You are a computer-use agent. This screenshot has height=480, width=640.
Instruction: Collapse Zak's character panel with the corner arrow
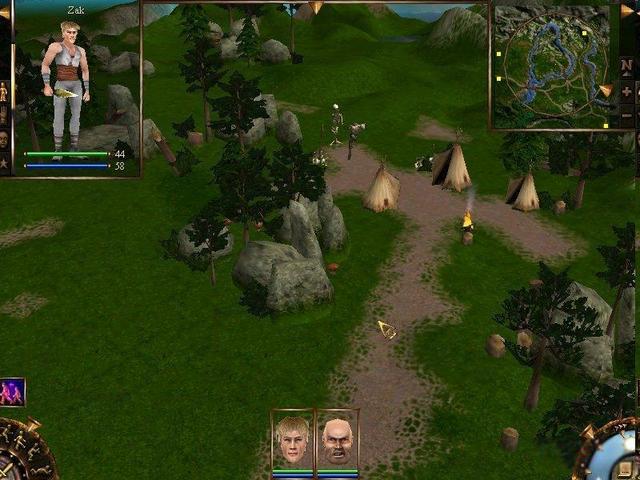tap(4, 12)
